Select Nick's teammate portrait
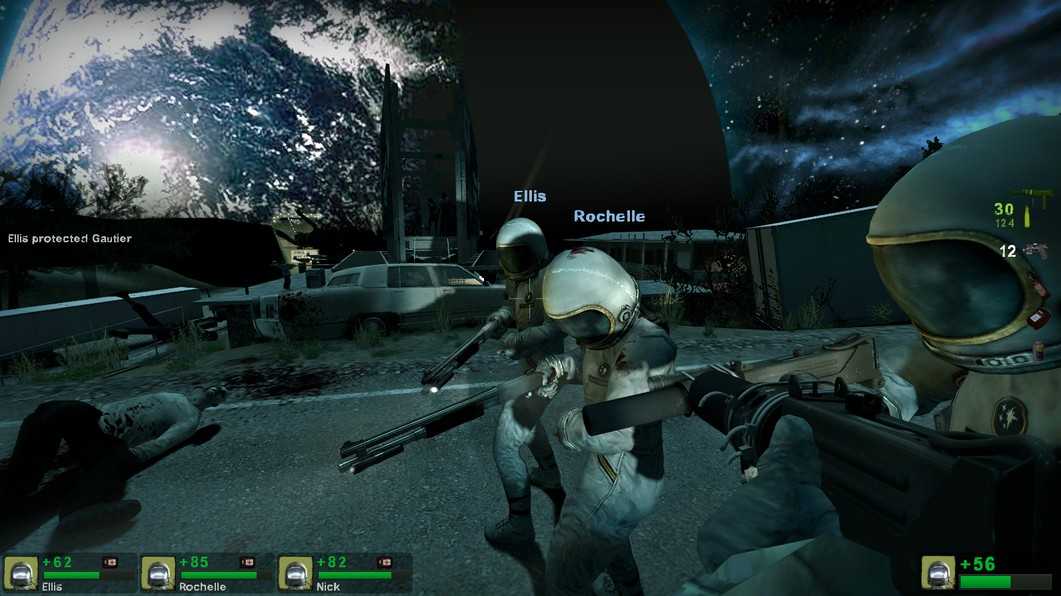 (295, 573)
